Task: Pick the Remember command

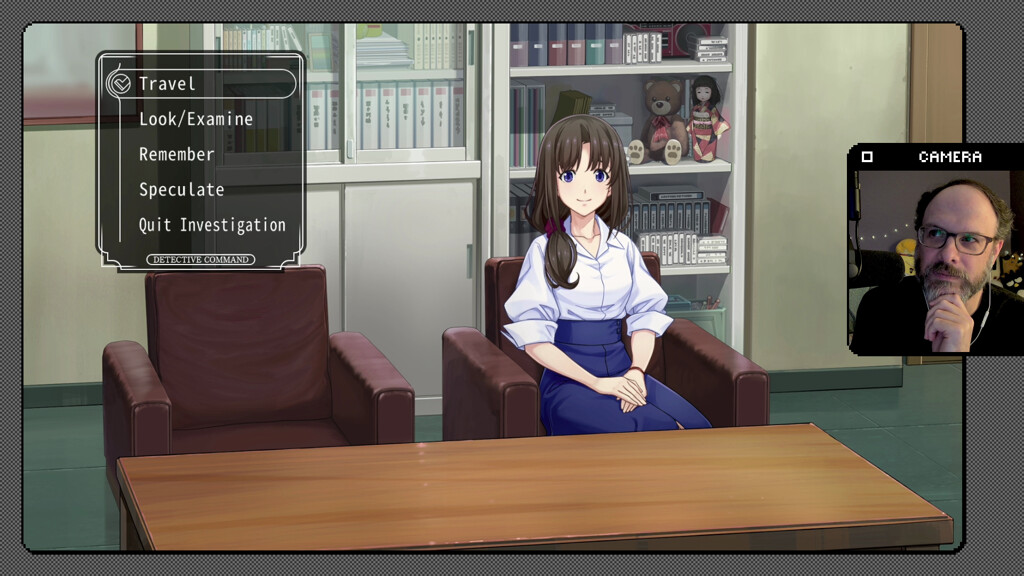Action: (177, 155)
